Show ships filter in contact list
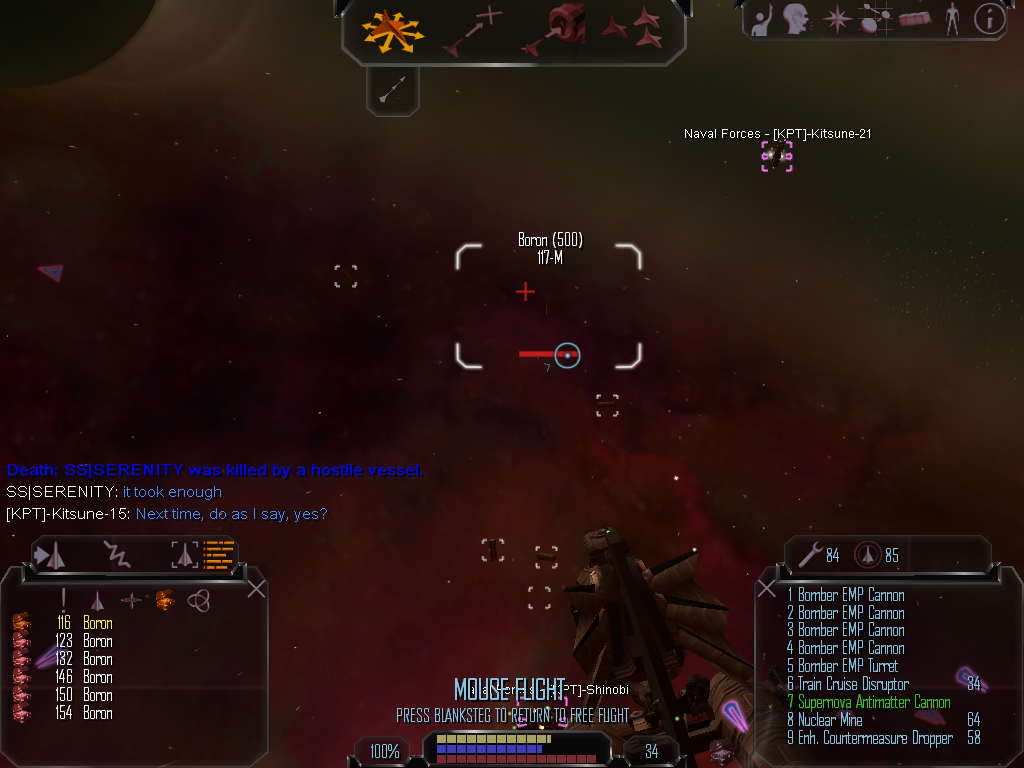This screenshot has height=768, width=1024. coord(97,600)
